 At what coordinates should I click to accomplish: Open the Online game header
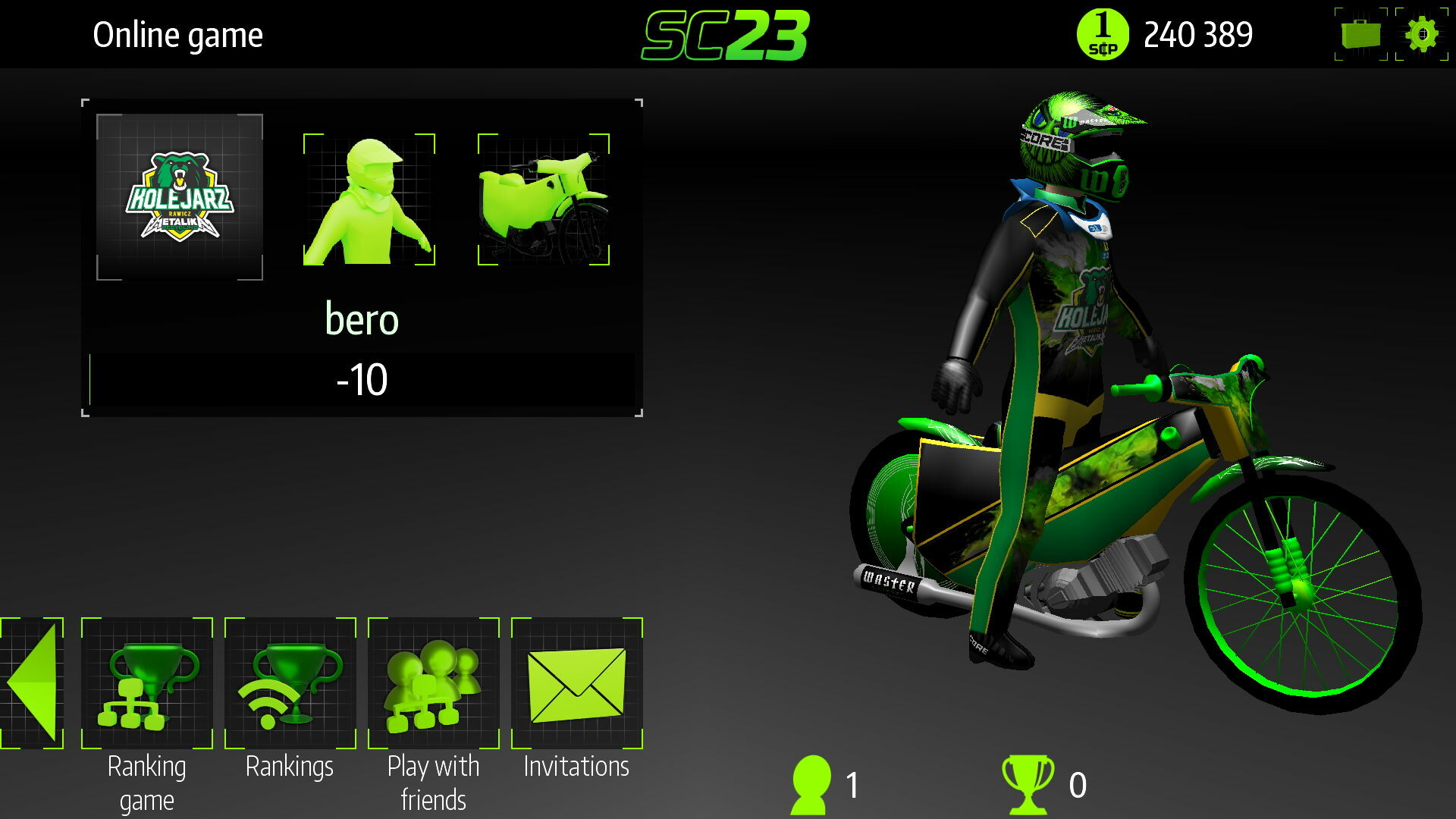[x=177, y=33]
